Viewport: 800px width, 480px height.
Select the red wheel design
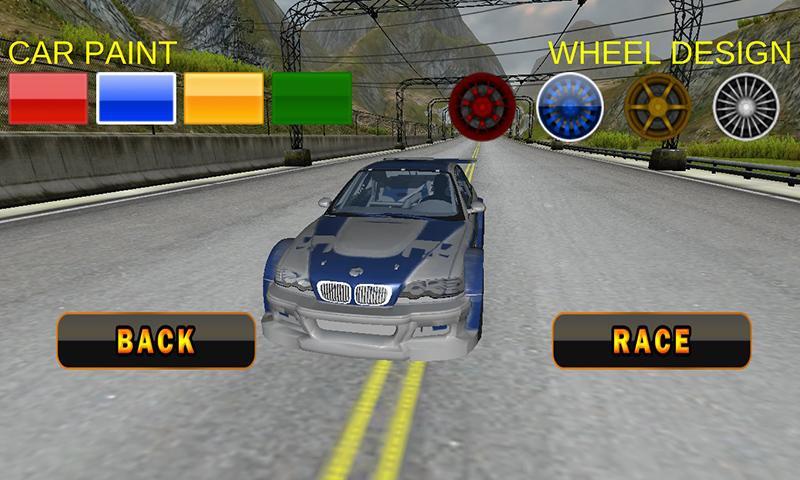482,105
